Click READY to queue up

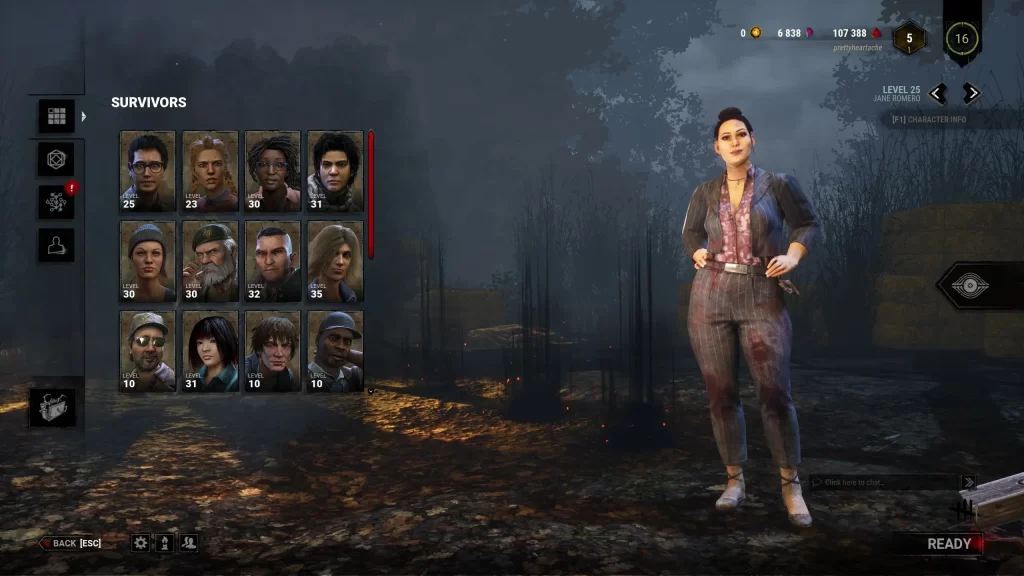pos(948,544)
